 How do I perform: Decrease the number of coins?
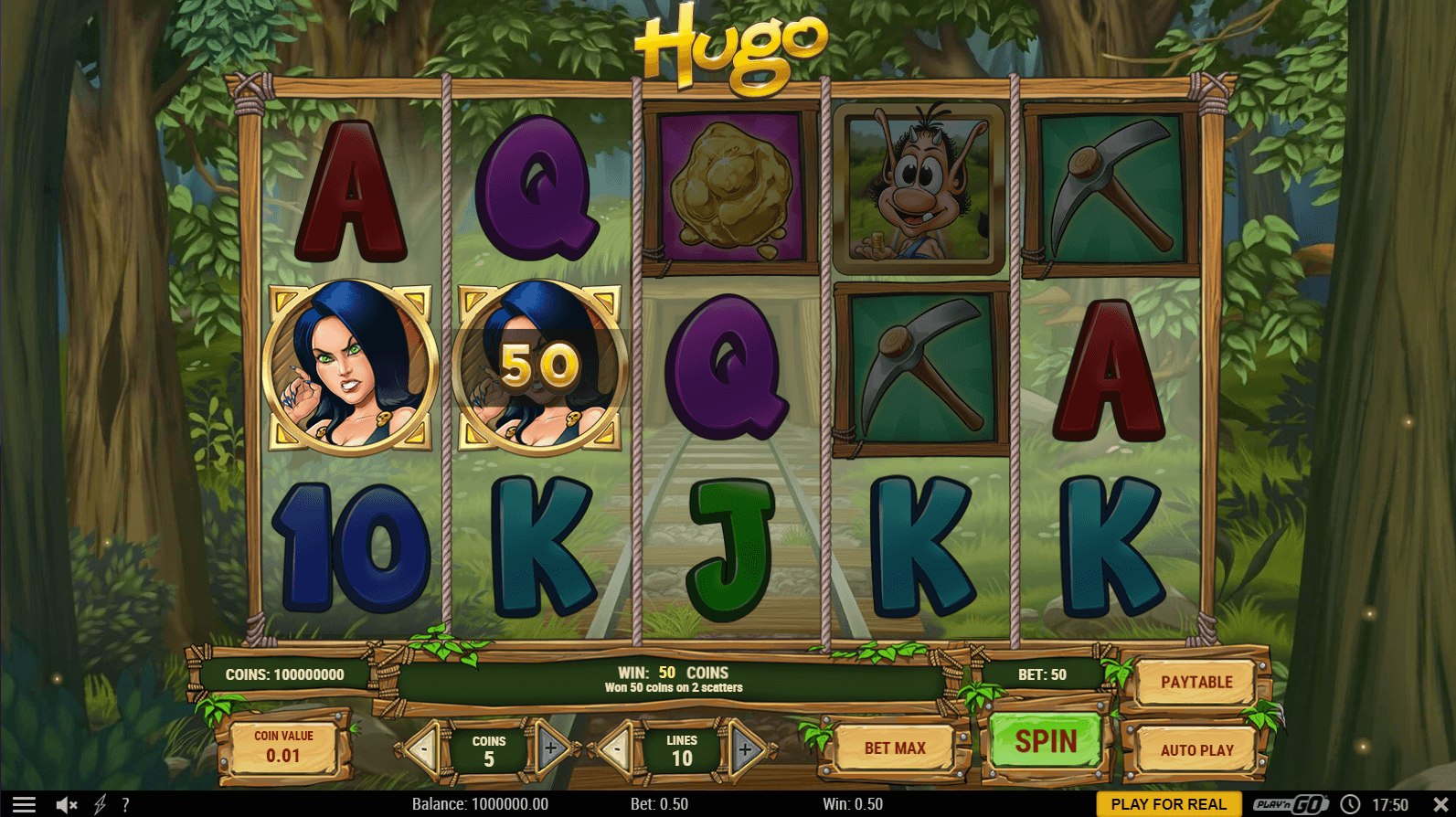click(x=423, y=749)
